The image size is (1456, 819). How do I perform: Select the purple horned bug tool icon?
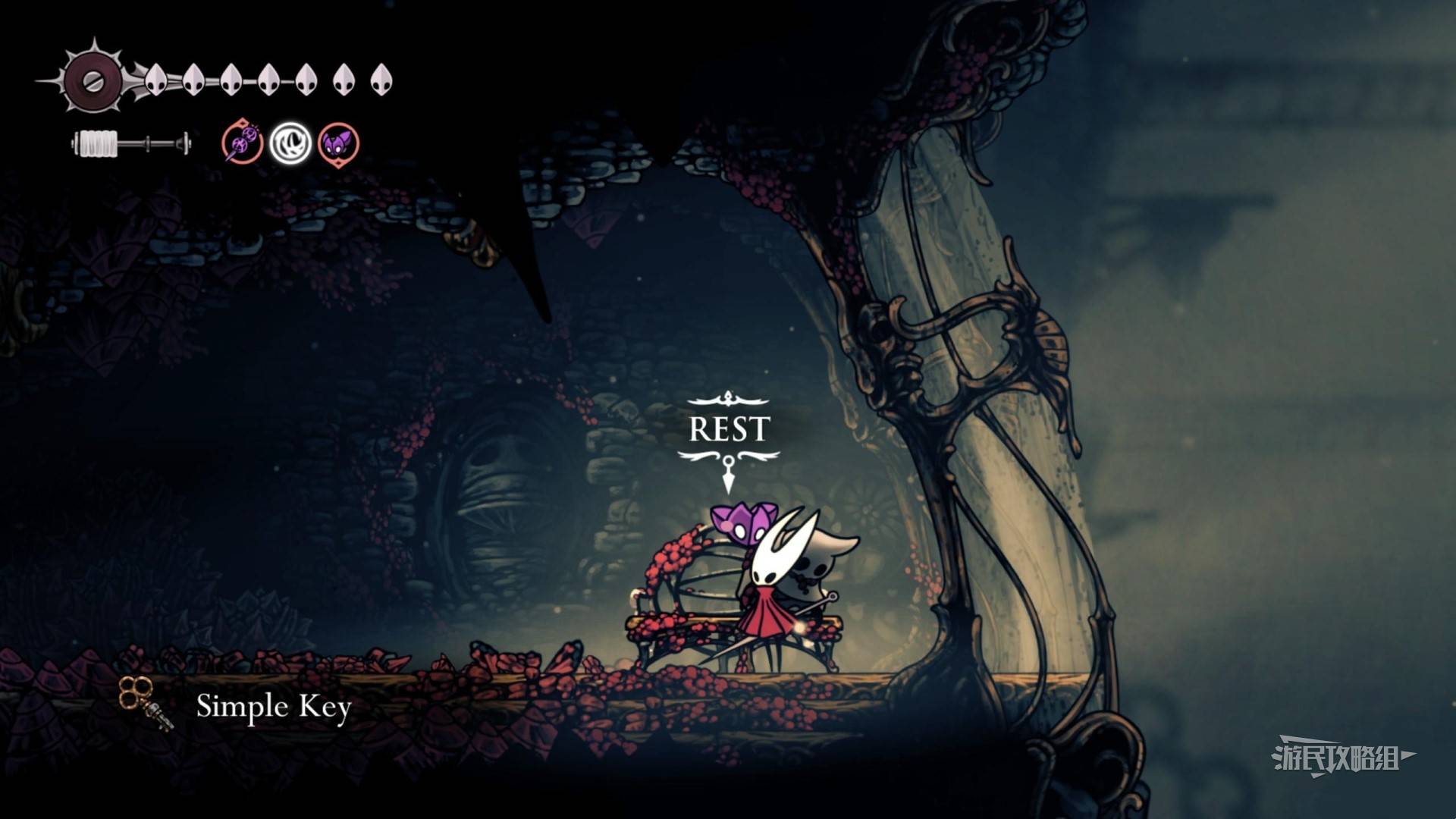click(337, 143)
